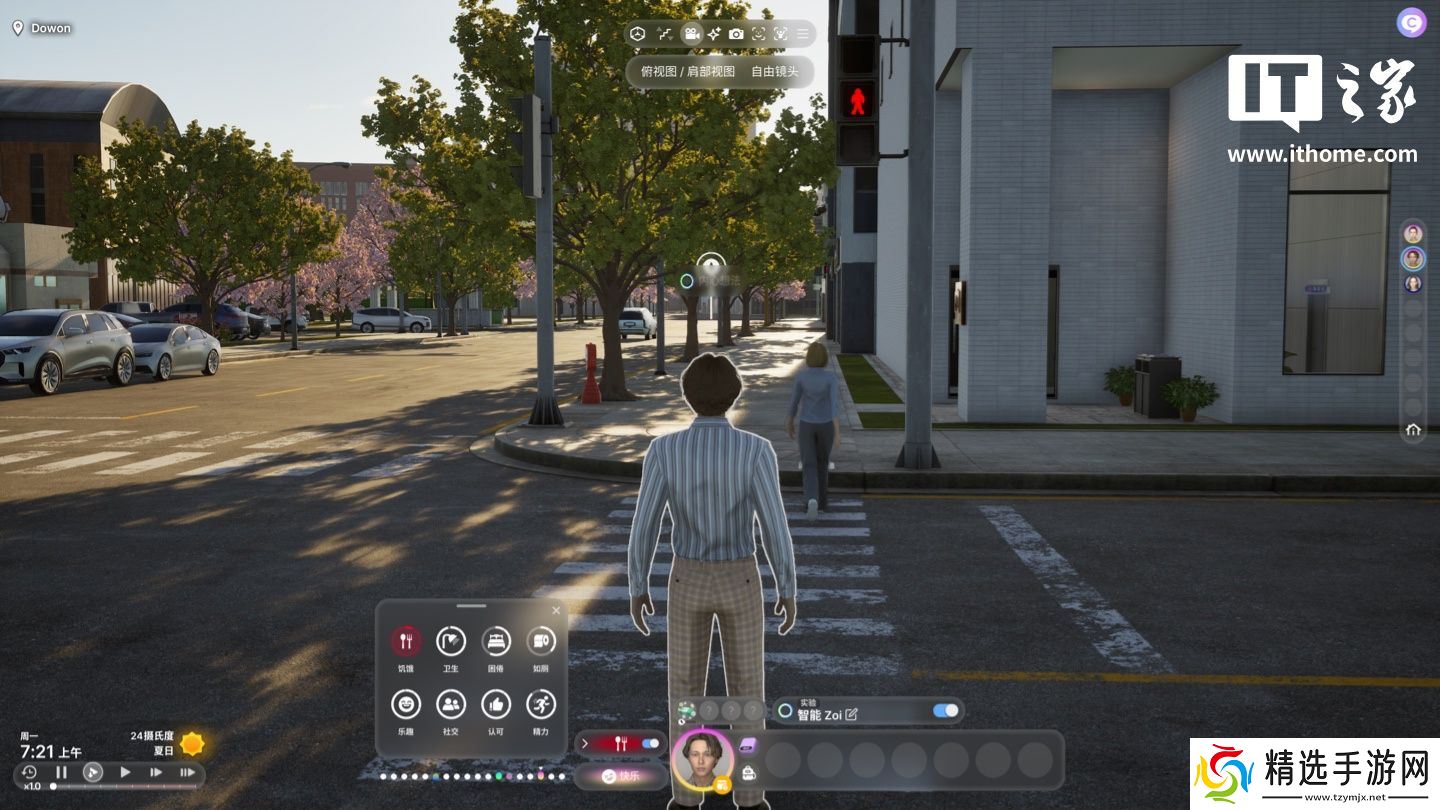Viewport: 1440px width, 810px height.
Task: Open the photo camera mode icon
Action: tap(736, 34)
